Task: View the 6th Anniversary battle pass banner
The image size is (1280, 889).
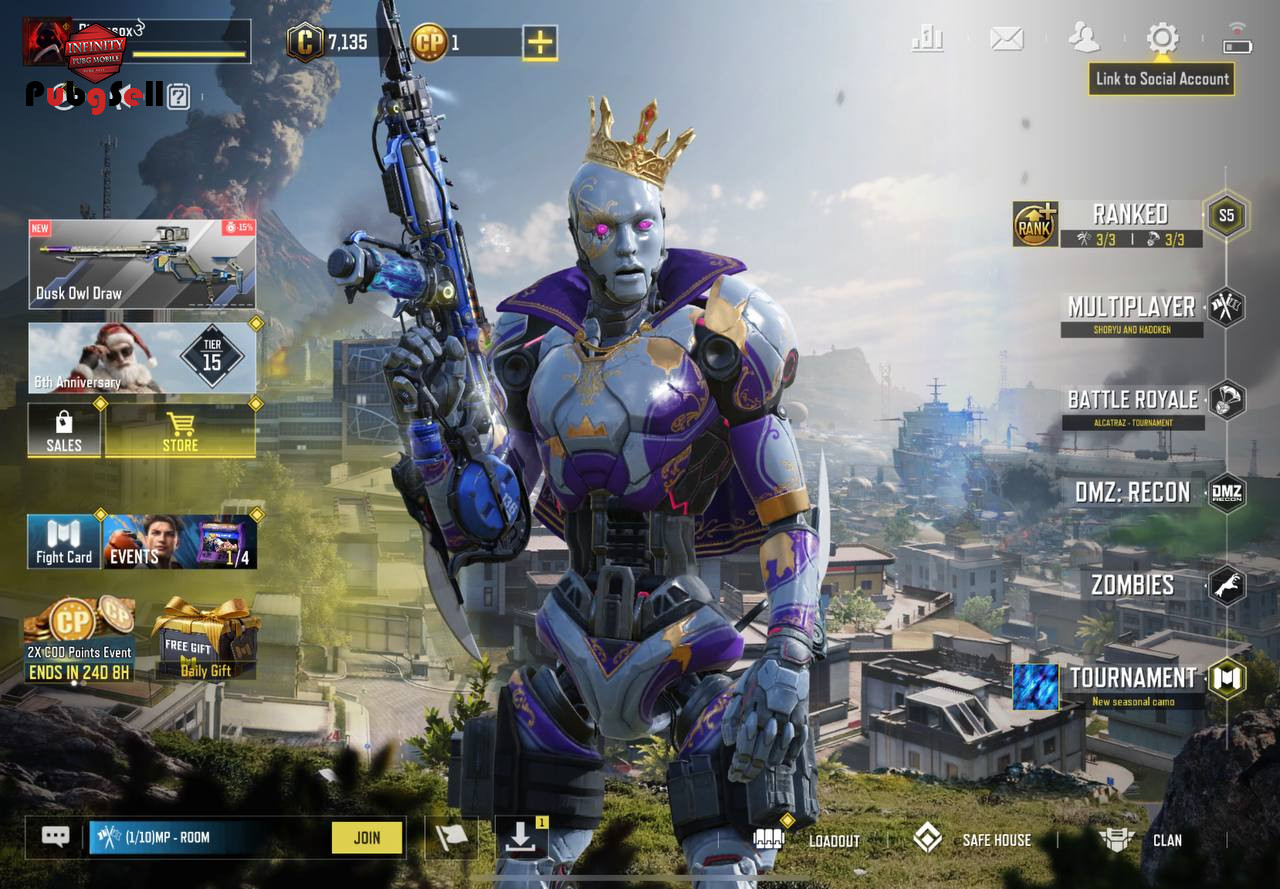Action: pos(142,357)
